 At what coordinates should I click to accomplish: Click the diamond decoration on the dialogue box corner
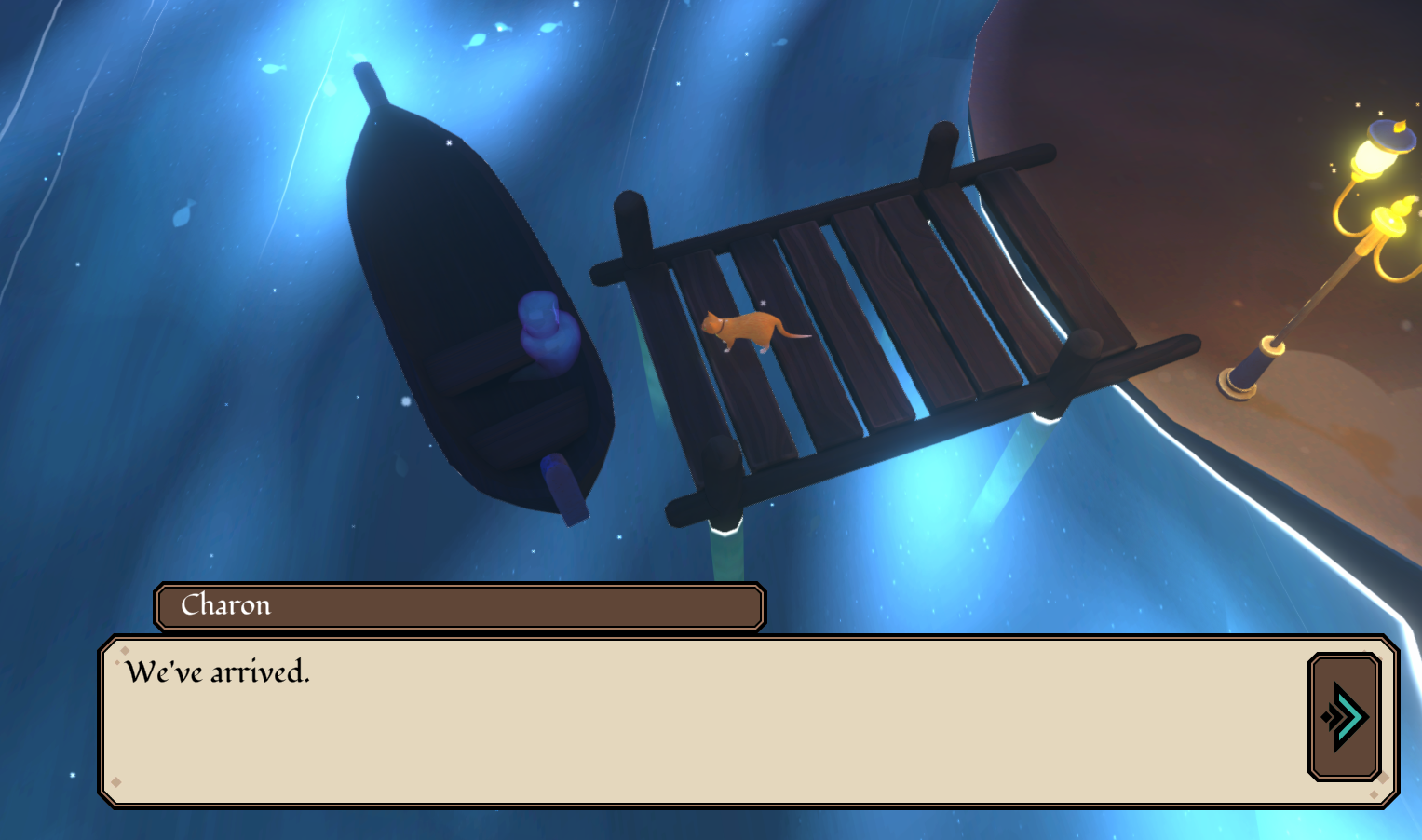tap(126, 649)
